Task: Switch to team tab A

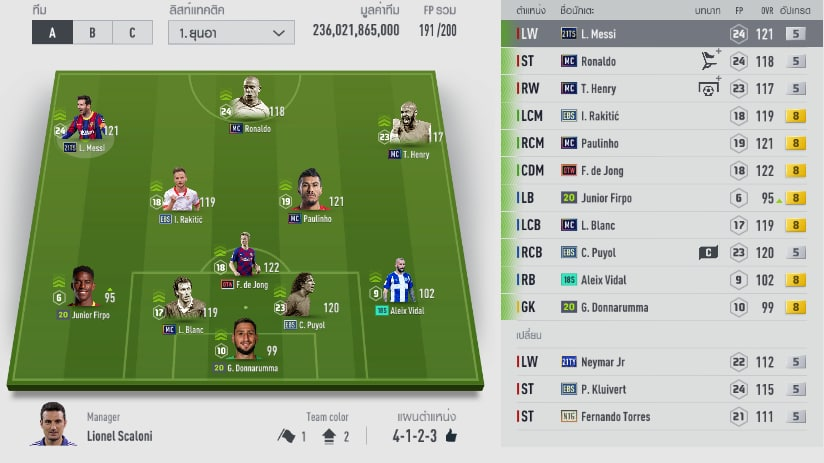Action: (x=52, y=32)
